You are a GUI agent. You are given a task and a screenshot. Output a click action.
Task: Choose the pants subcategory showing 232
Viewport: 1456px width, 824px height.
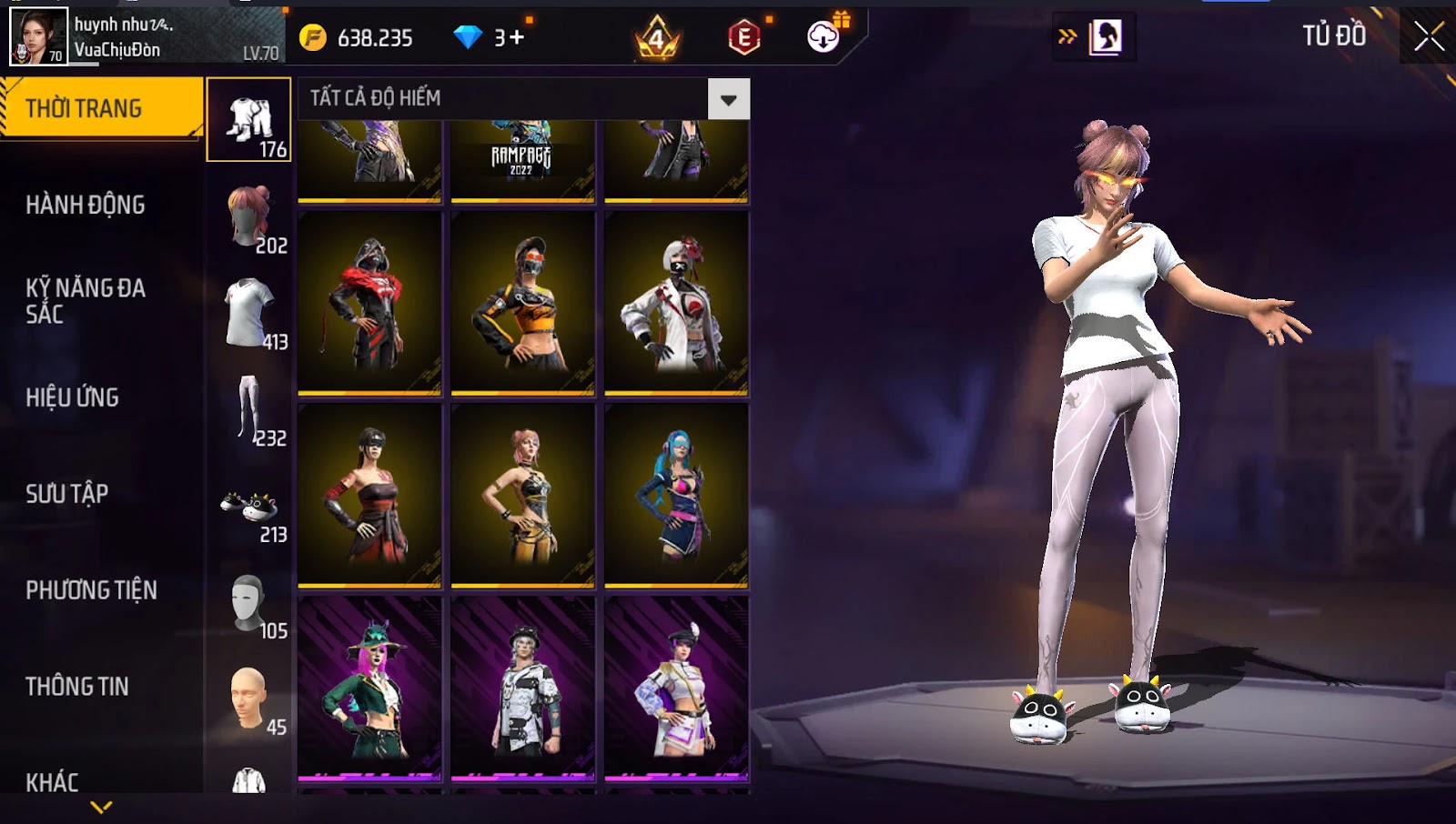pos(249,410)
